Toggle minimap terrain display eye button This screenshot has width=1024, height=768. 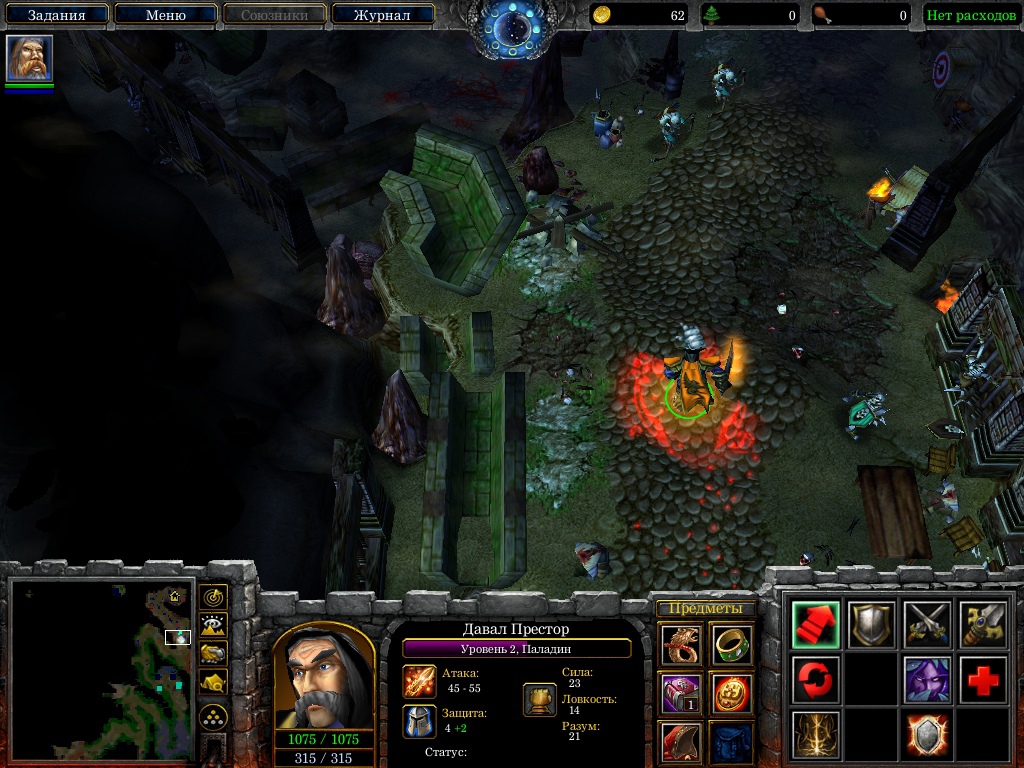pyautogui.click(x=213, y=625)
